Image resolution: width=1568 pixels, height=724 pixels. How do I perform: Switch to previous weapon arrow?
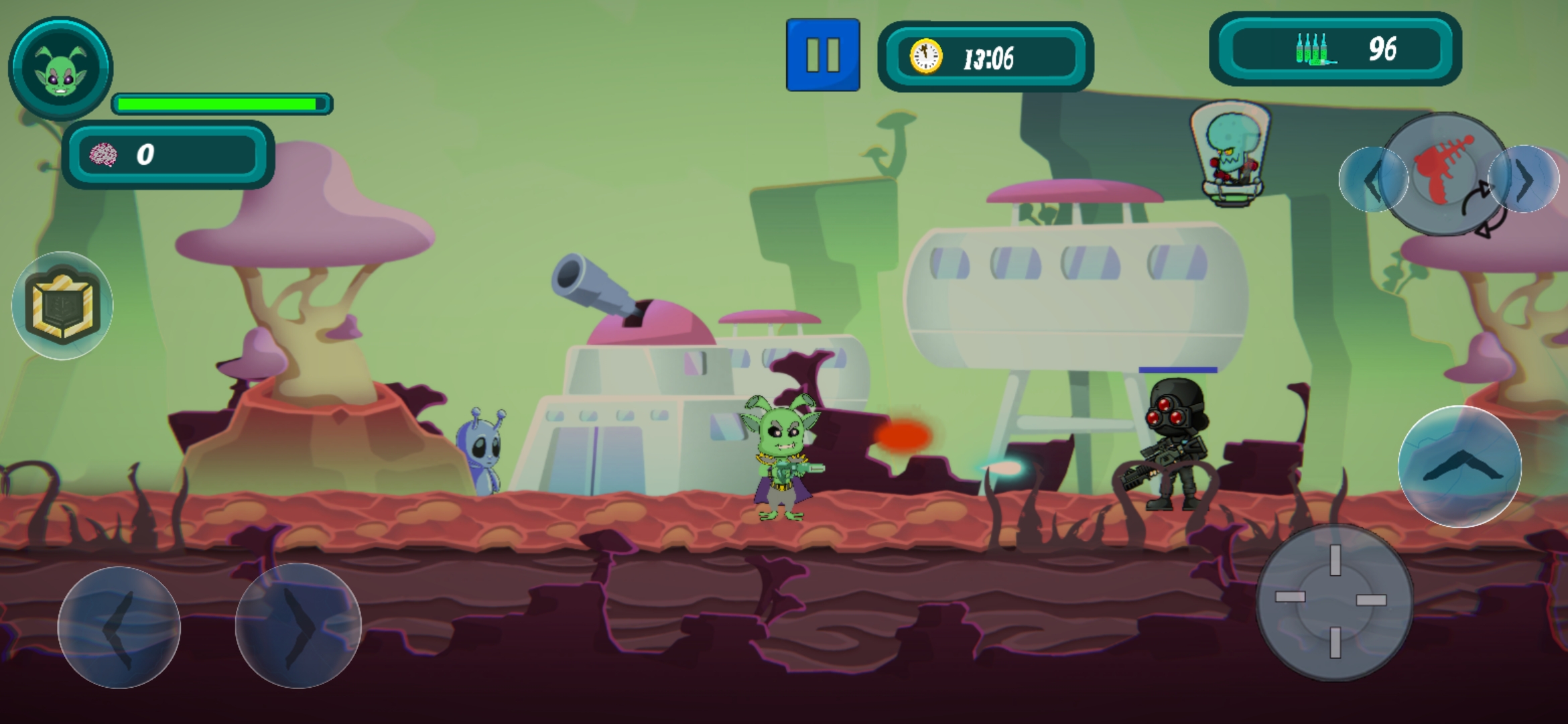[1372, 180]
